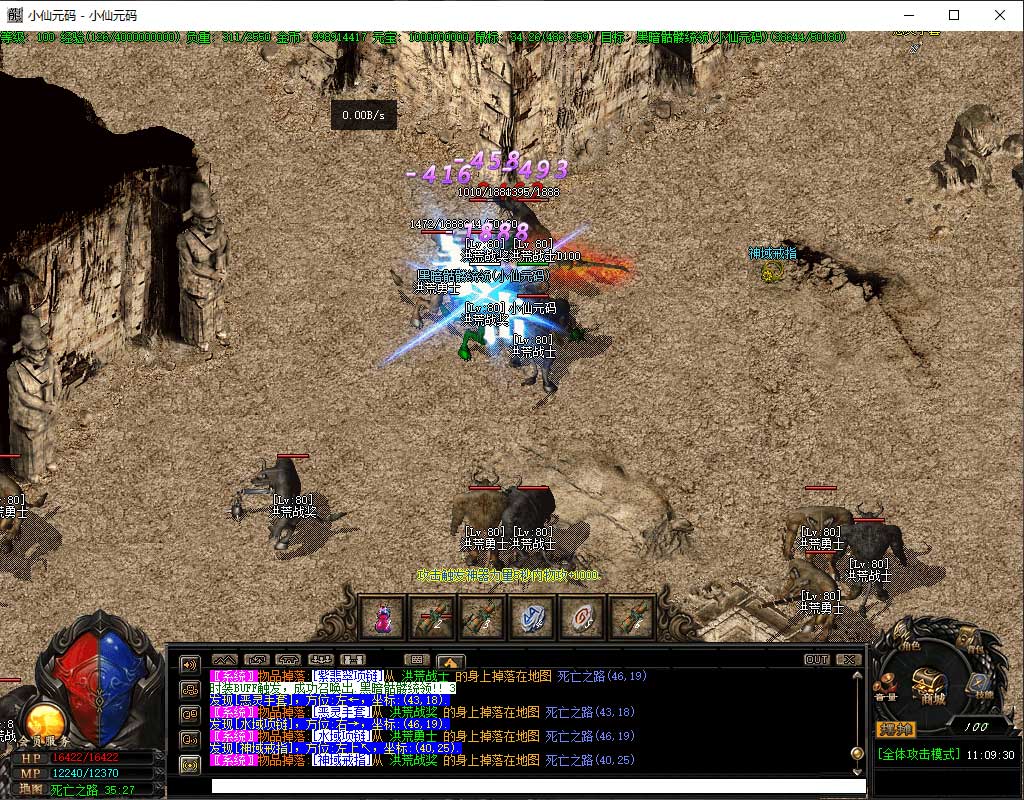Image resolution: width=1024 pixels, height=800 pixels.
Task: Click the OUT button on chat panel
Action: tap(817, 660)
